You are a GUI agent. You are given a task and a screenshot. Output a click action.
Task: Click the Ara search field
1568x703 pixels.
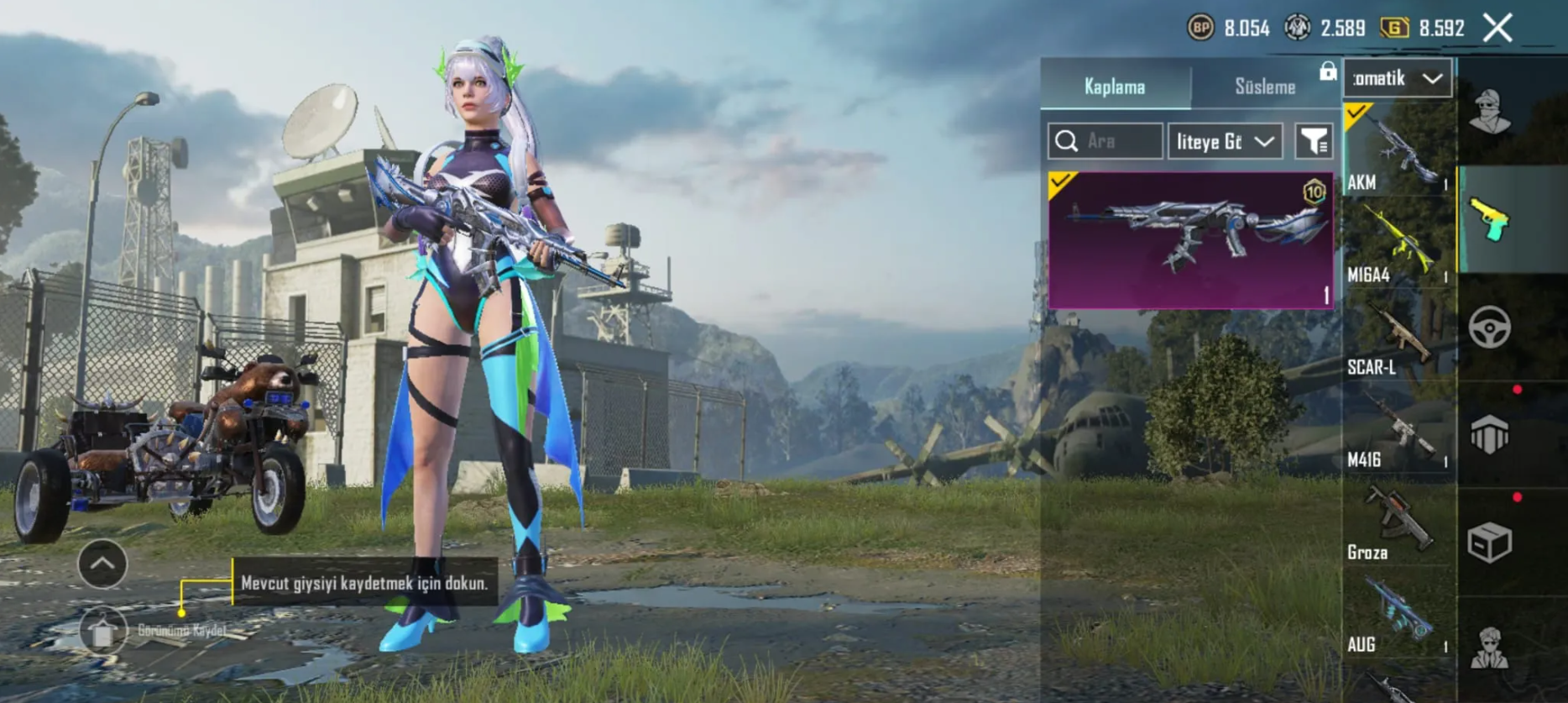(x=1105, y=141)
